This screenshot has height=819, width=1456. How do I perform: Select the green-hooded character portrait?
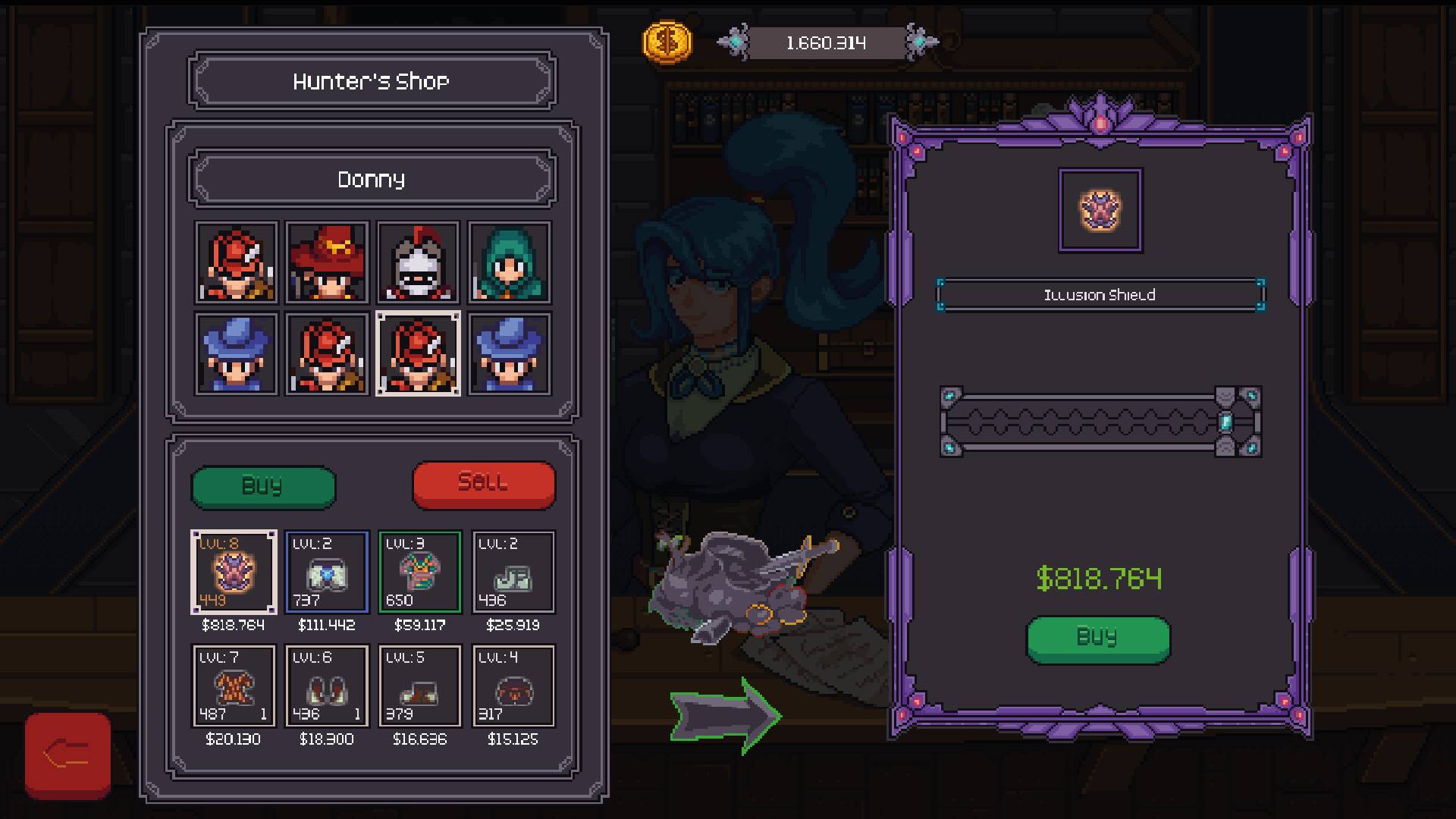click(x=510, y=263)
